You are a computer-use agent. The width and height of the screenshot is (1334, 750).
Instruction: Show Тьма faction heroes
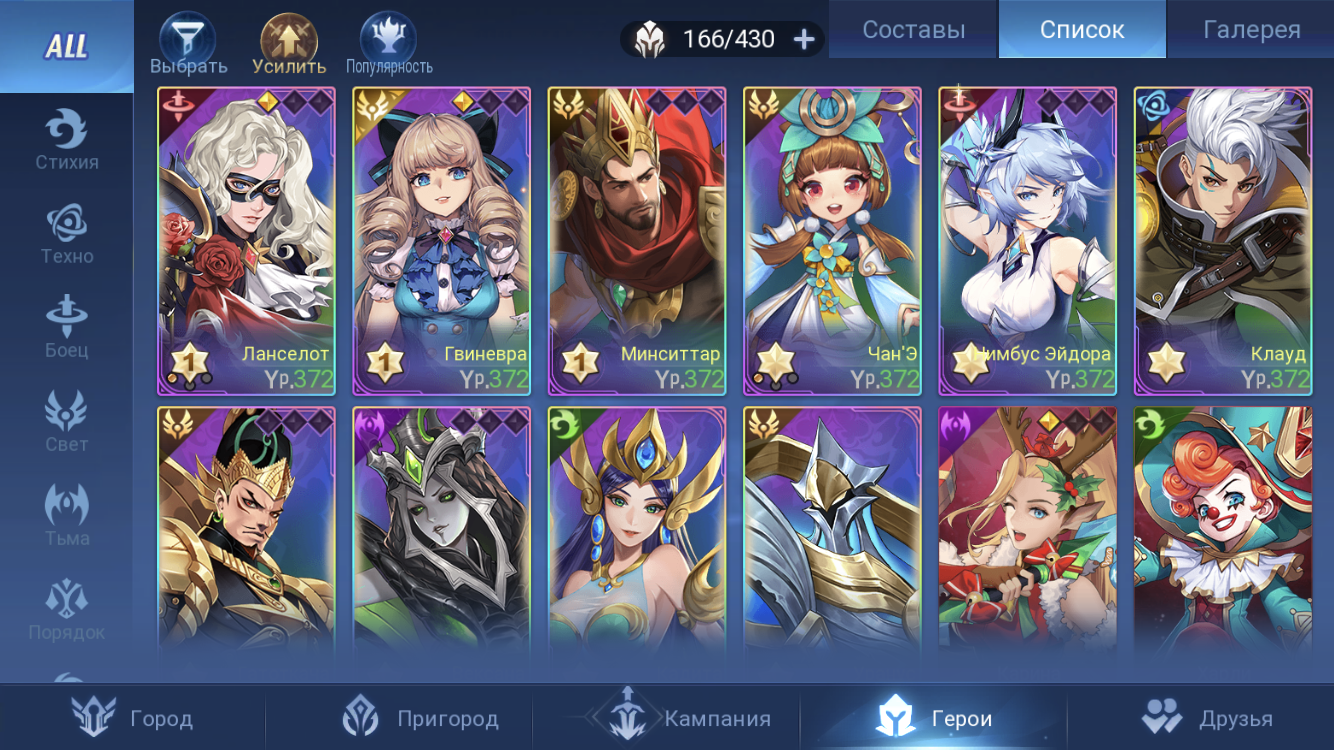(x=67, y=517)
